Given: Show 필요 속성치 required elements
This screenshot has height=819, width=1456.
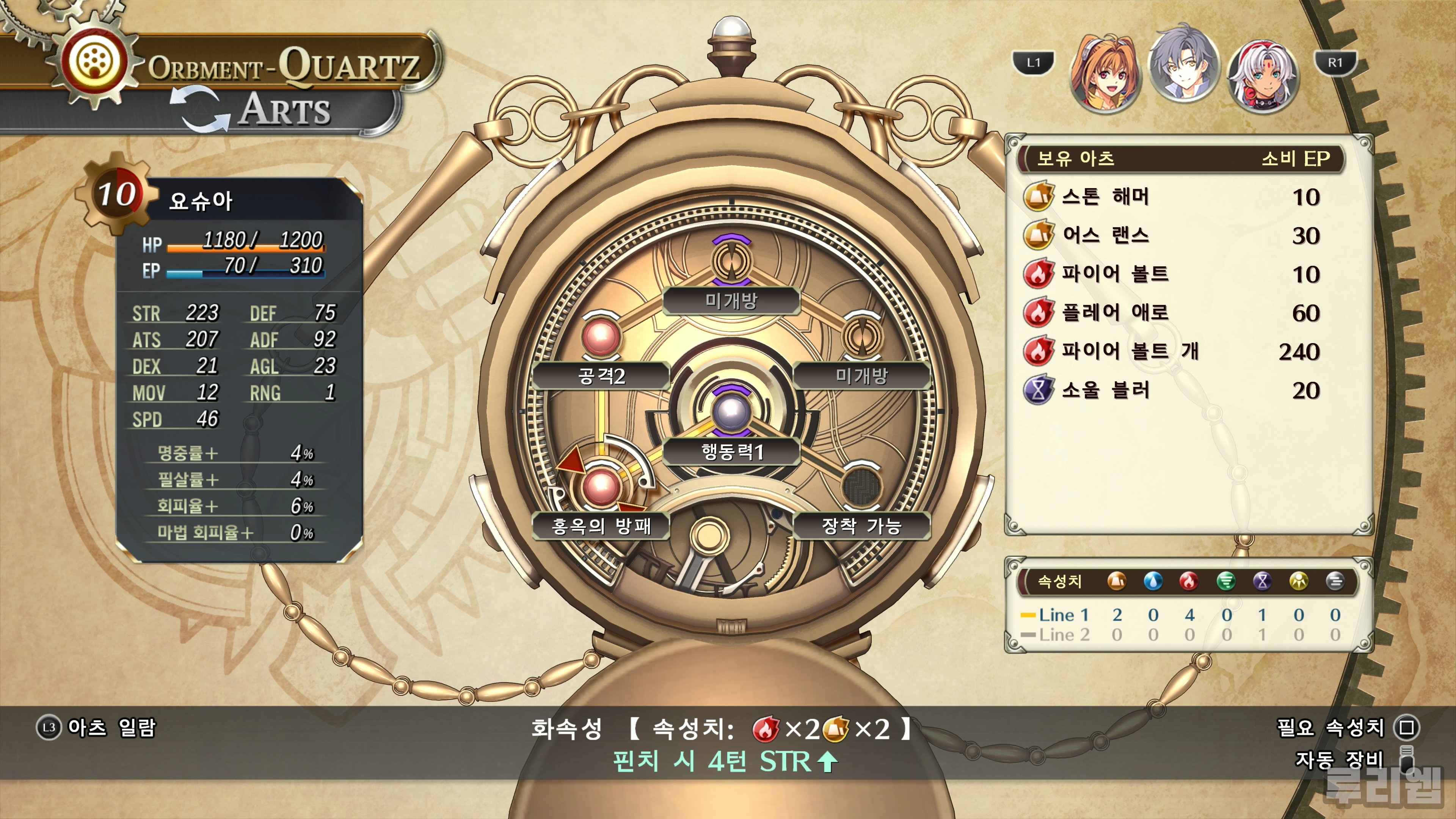Looking at the screenshot, I should click(x=1348, y=728).
